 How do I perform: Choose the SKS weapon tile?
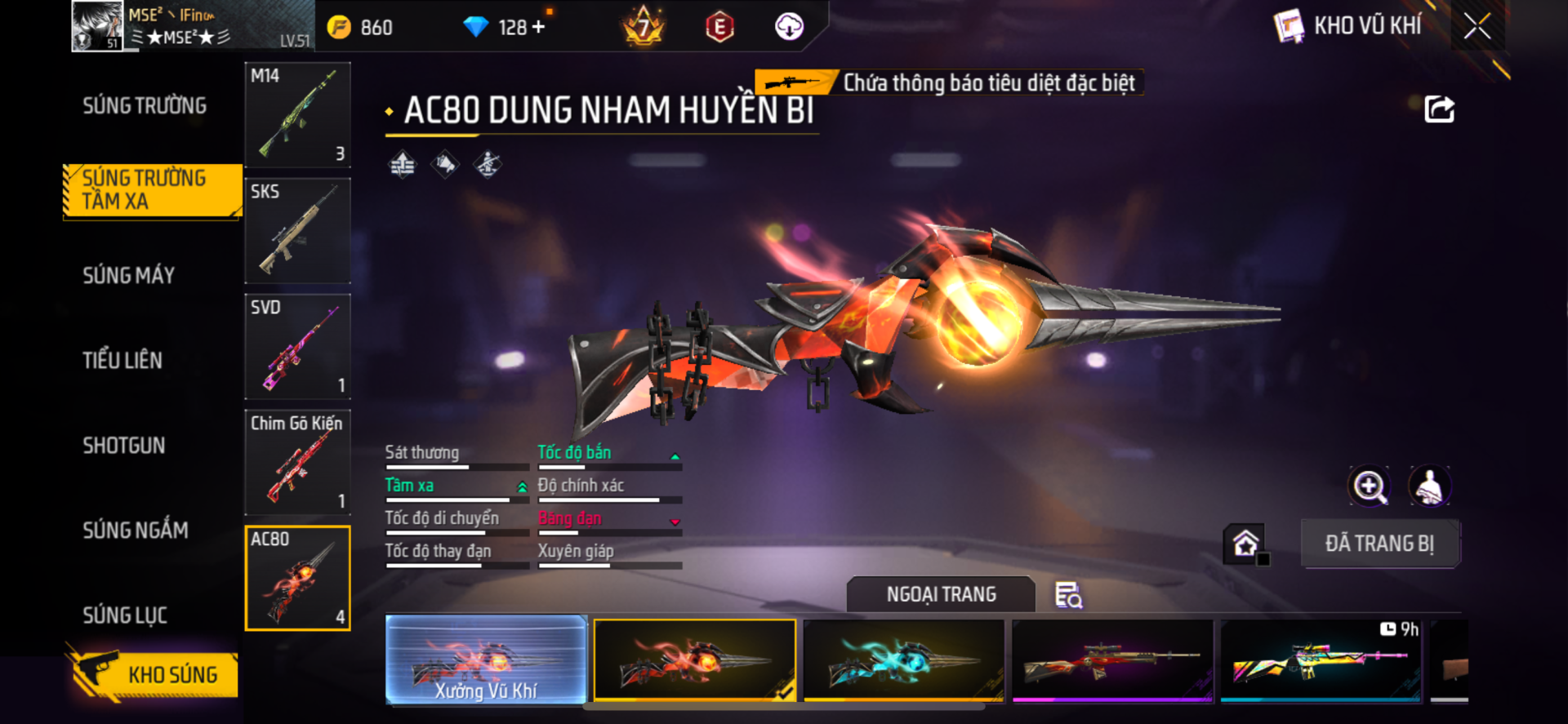coord(298,231)
